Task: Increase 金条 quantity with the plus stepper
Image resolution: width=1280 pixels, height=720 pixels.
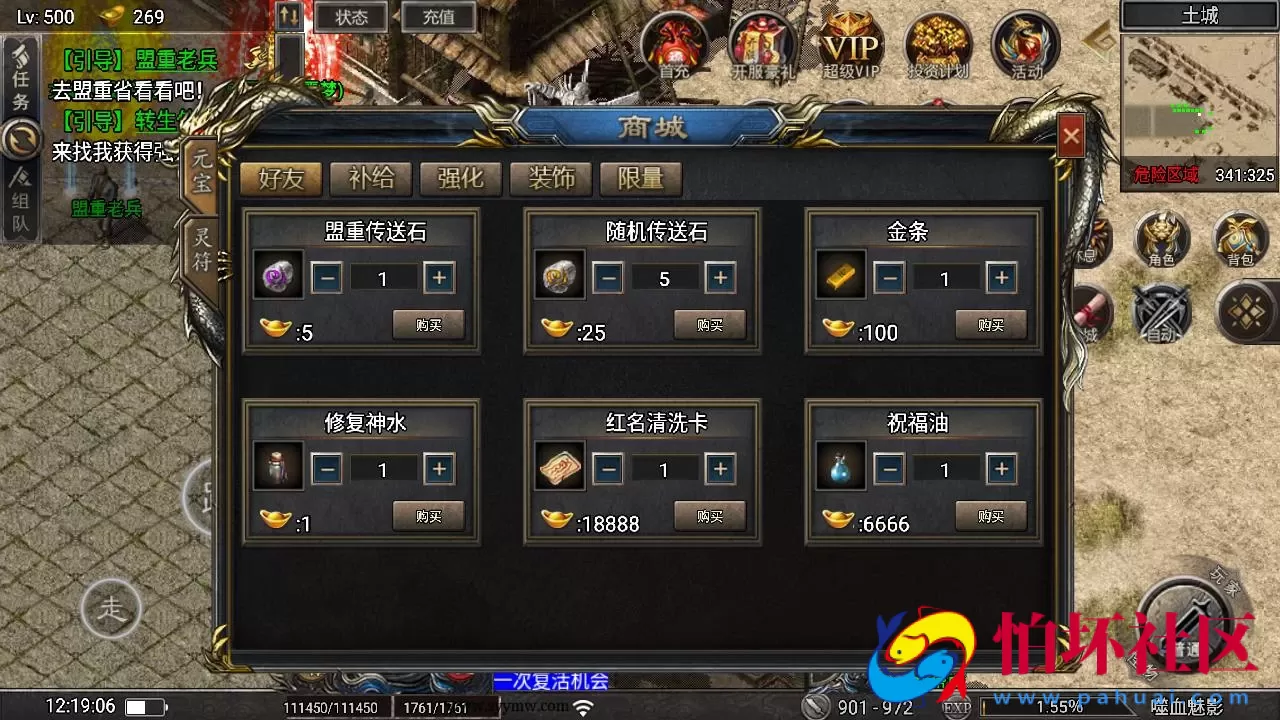Action: pyautogui.click(x=1001, y=278)
